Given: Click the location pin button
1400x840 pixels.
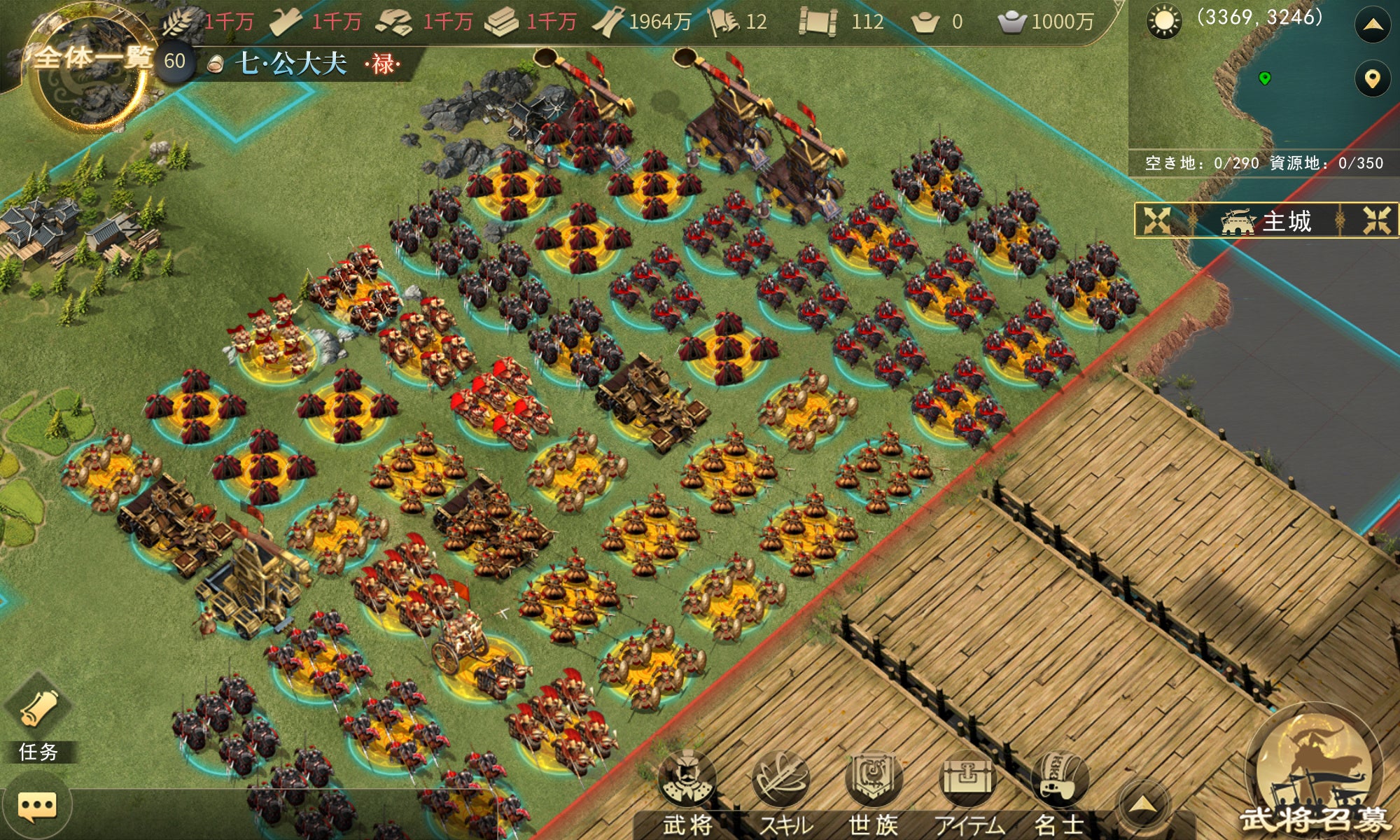Looking at the screenshot, I should pos(1373,78).
